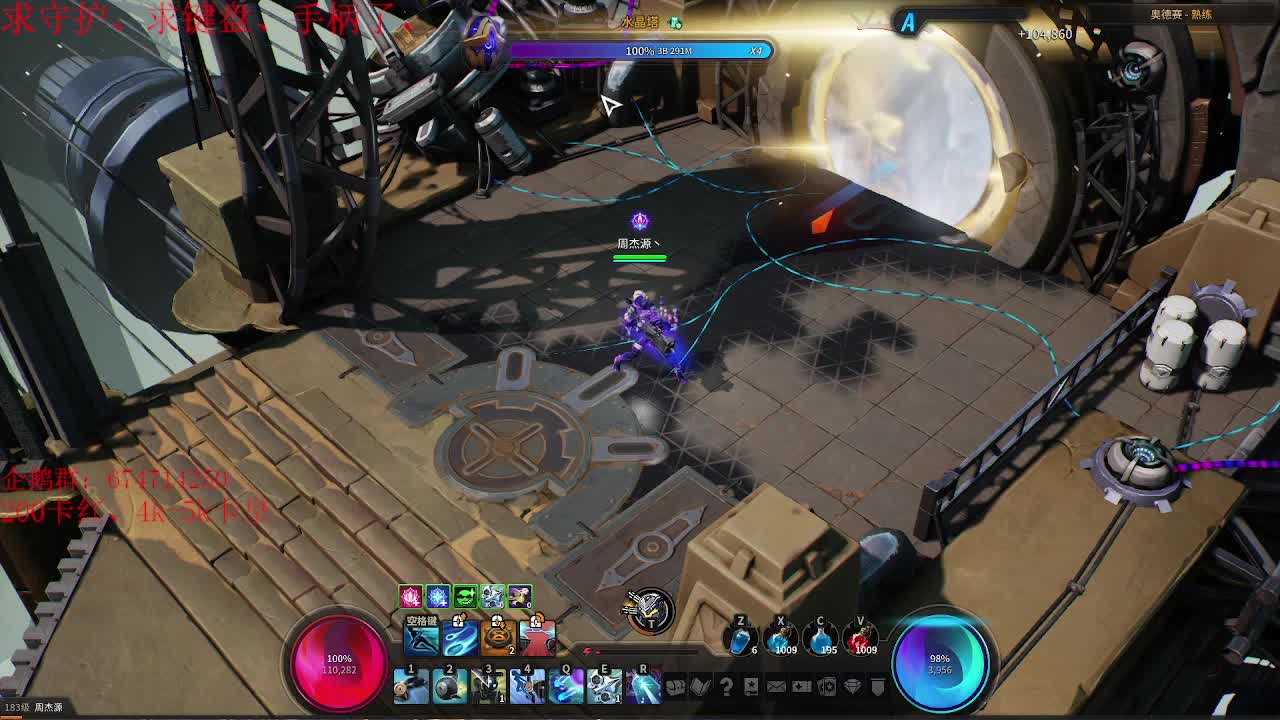This screenshot has height=720, width=1280.
Task: Open the open-book journal icon
Action: (701, 687)
